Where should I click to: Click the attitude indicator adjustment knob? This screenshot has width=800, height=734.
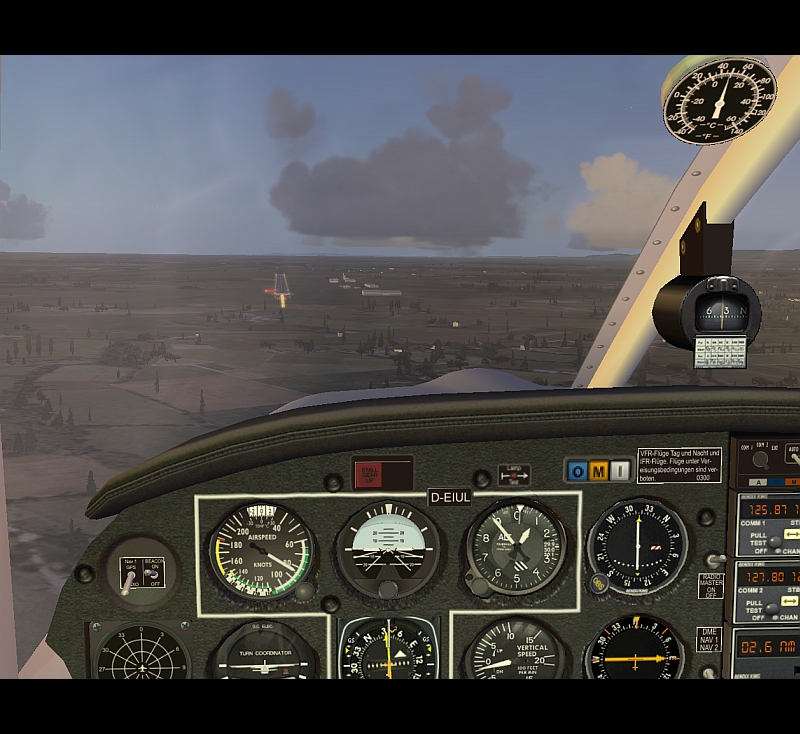point(387,590)
